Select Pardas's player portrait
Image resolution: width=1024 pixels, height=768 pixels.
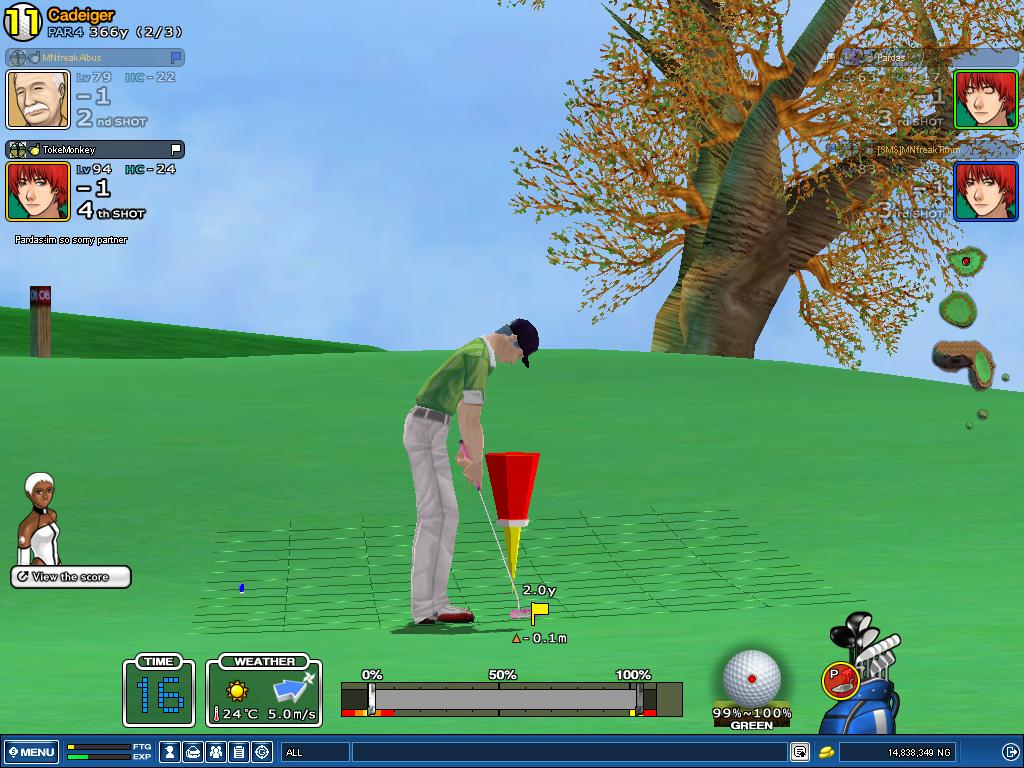985,99
